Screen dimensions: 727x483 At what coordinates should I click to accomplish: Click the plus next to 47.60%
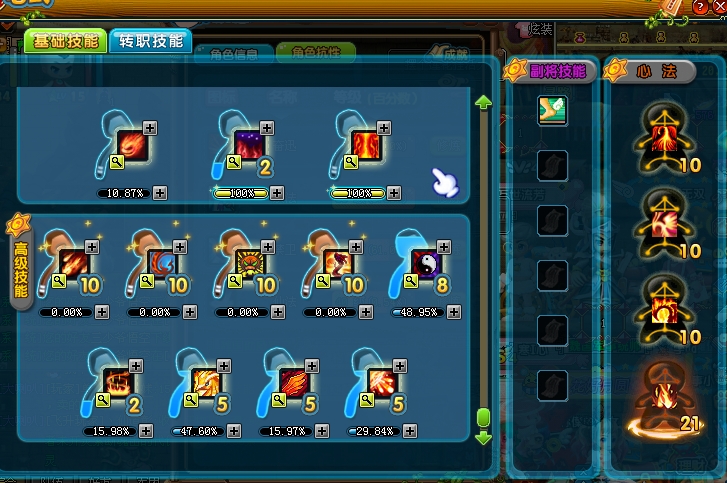[233, 431]
